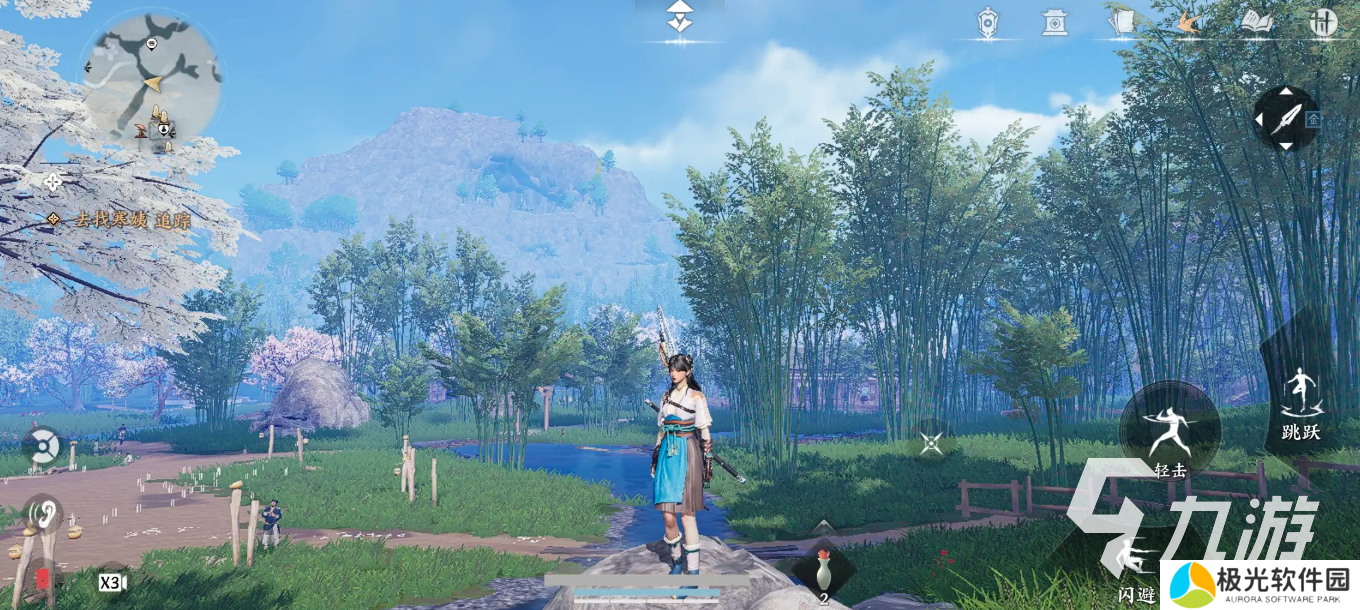This screenshot has width=1360, height=610.
Task: Open the open-book journal icon
Action: (x=1255, y=23)
